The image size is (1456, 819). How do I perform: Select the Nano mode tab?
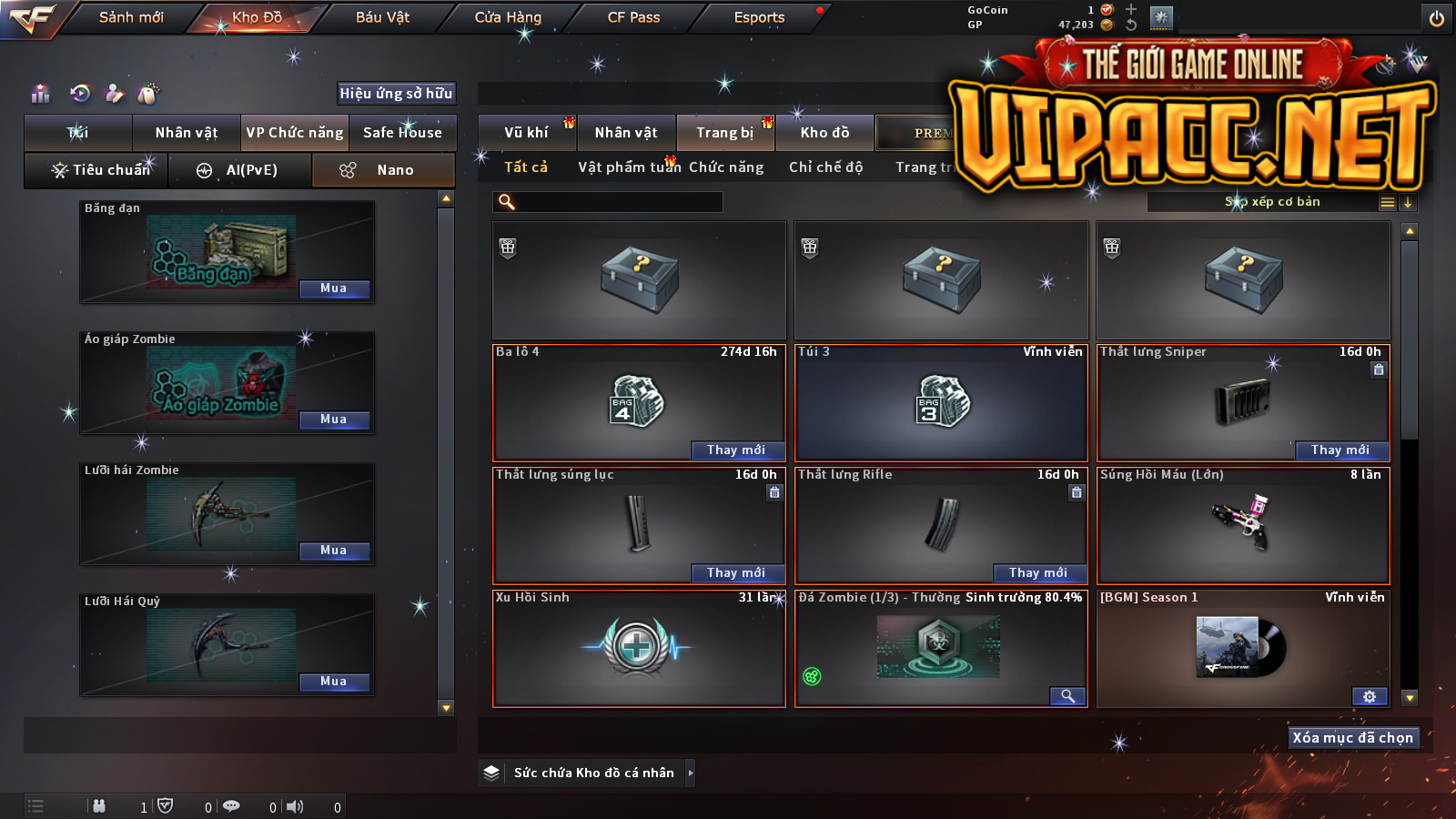pyautogui.click(x=383, y=170)
